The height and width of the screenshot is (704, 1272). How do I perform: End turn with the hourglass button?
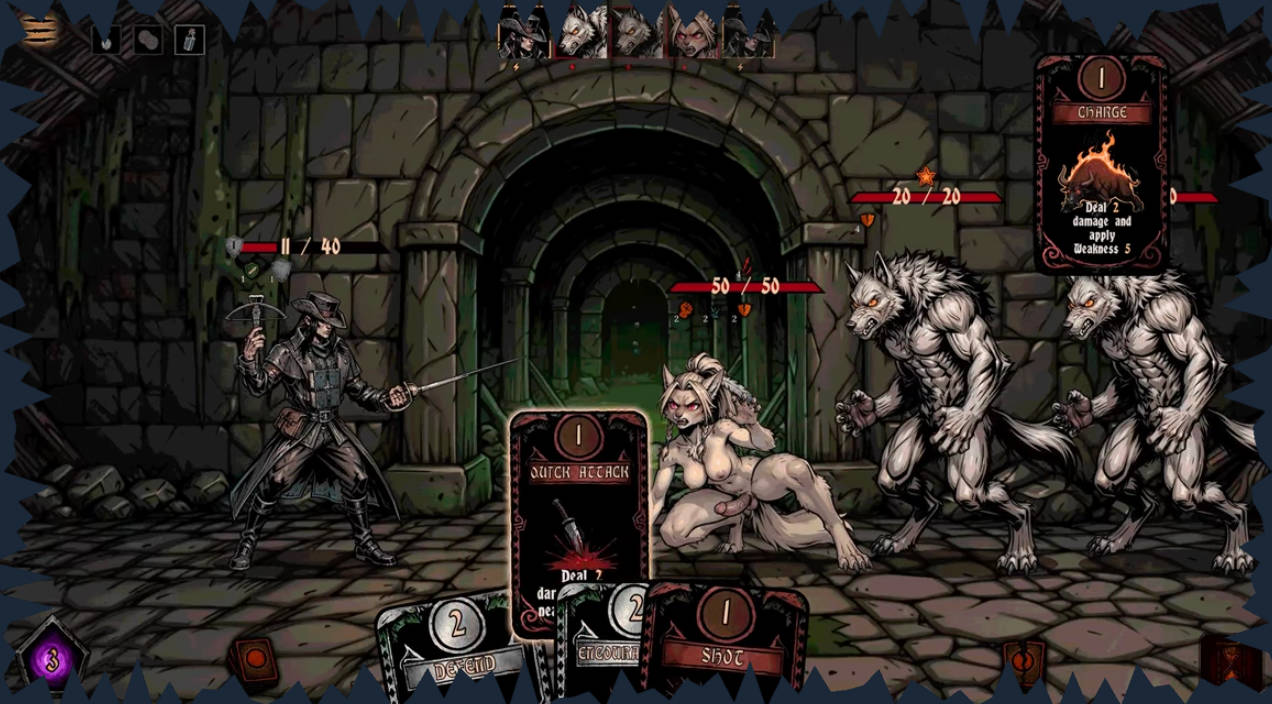click(x=1228, y=660)
